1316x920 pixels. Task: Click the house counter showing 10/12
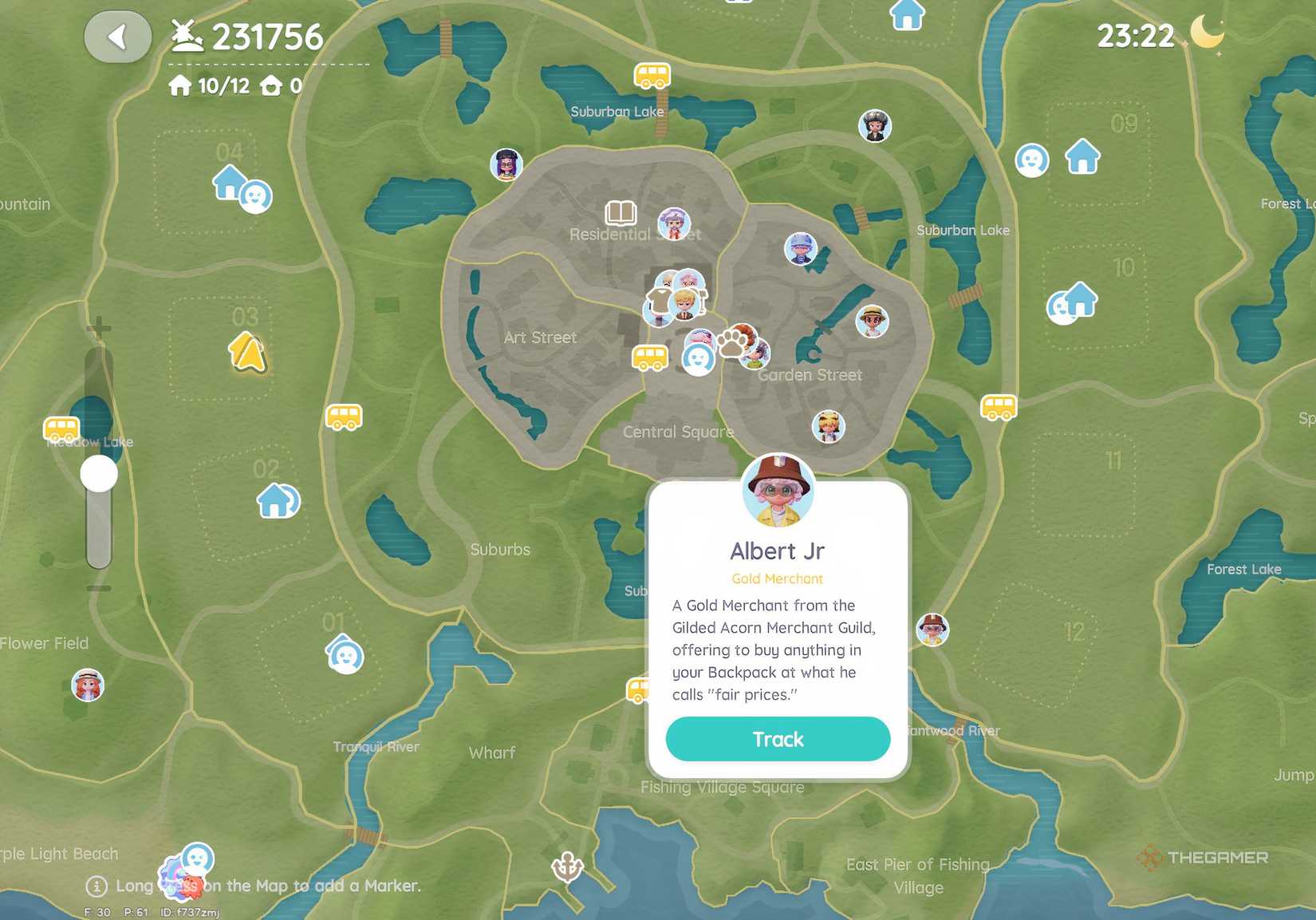pyautogui.click(x=210, y=85)
